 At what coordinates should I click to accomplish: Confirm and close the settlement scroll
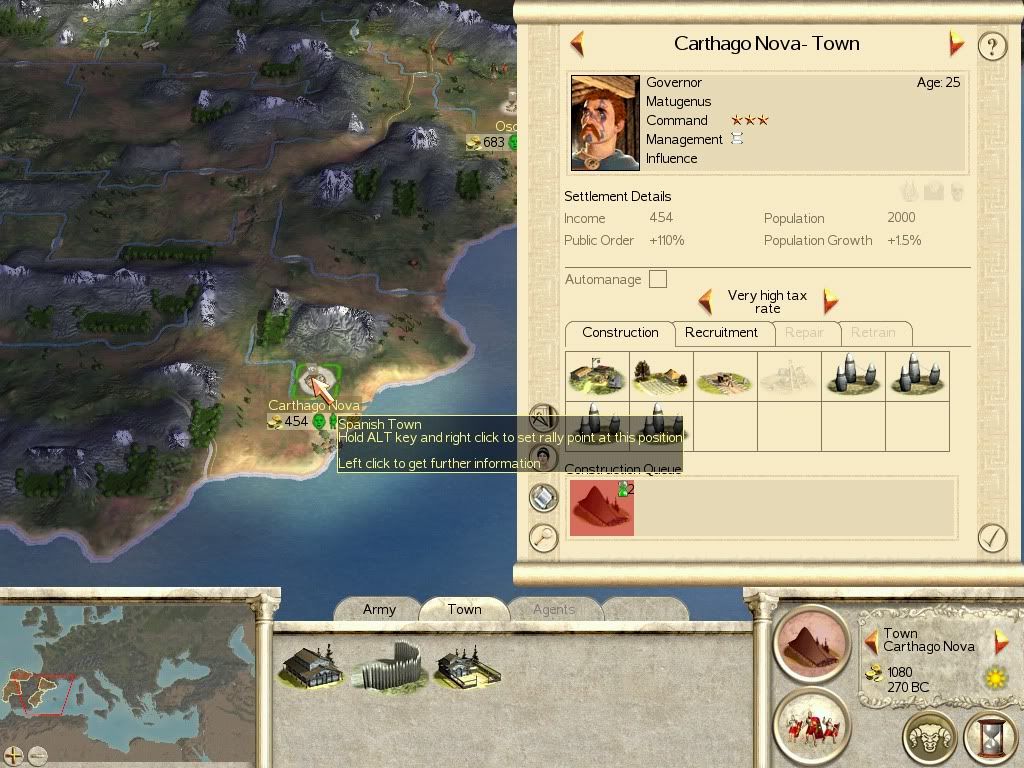(x=991, y=537)
